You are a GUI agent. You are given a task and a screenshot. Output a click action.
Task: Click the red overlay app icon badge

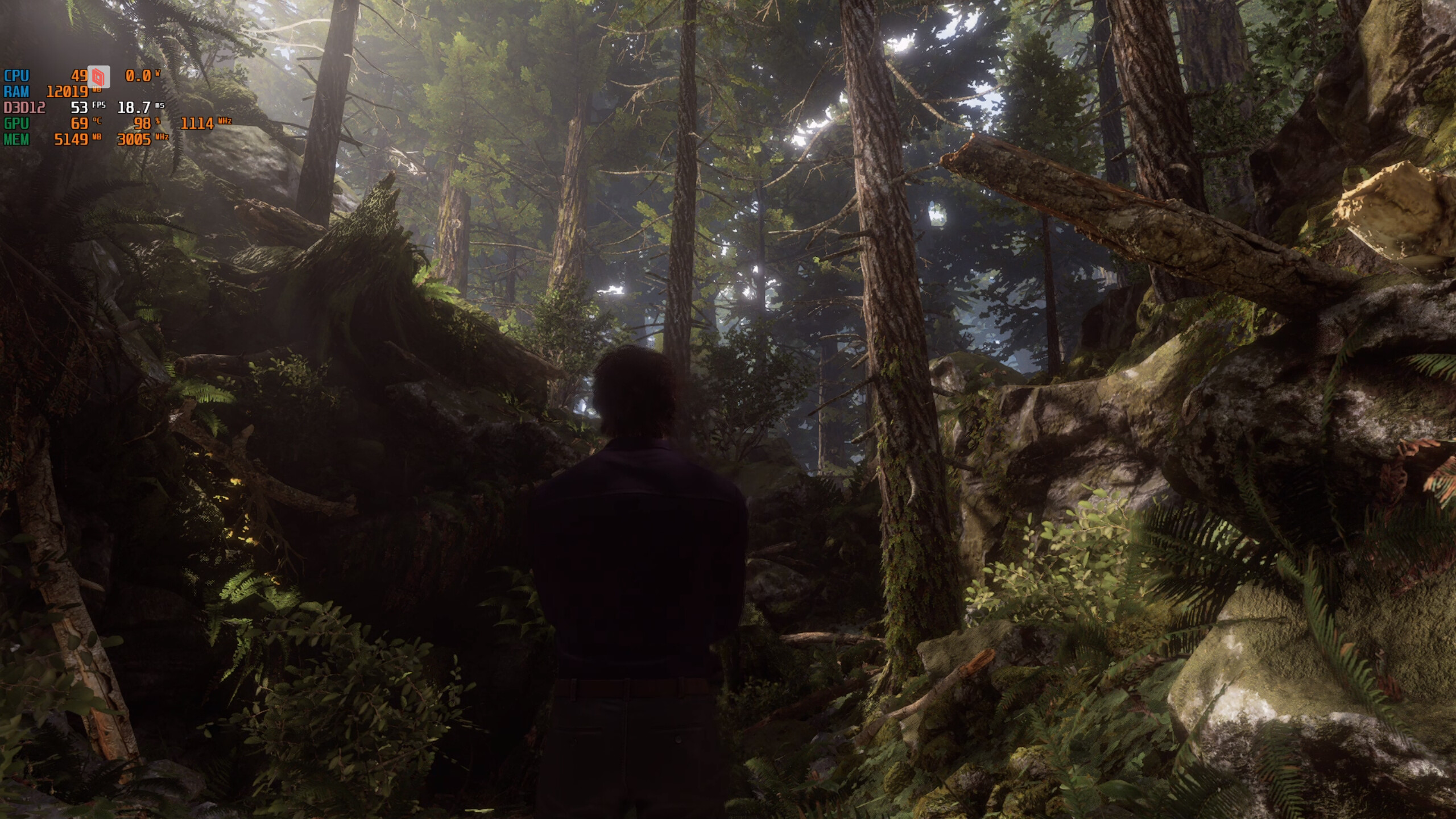pos(98,77)
